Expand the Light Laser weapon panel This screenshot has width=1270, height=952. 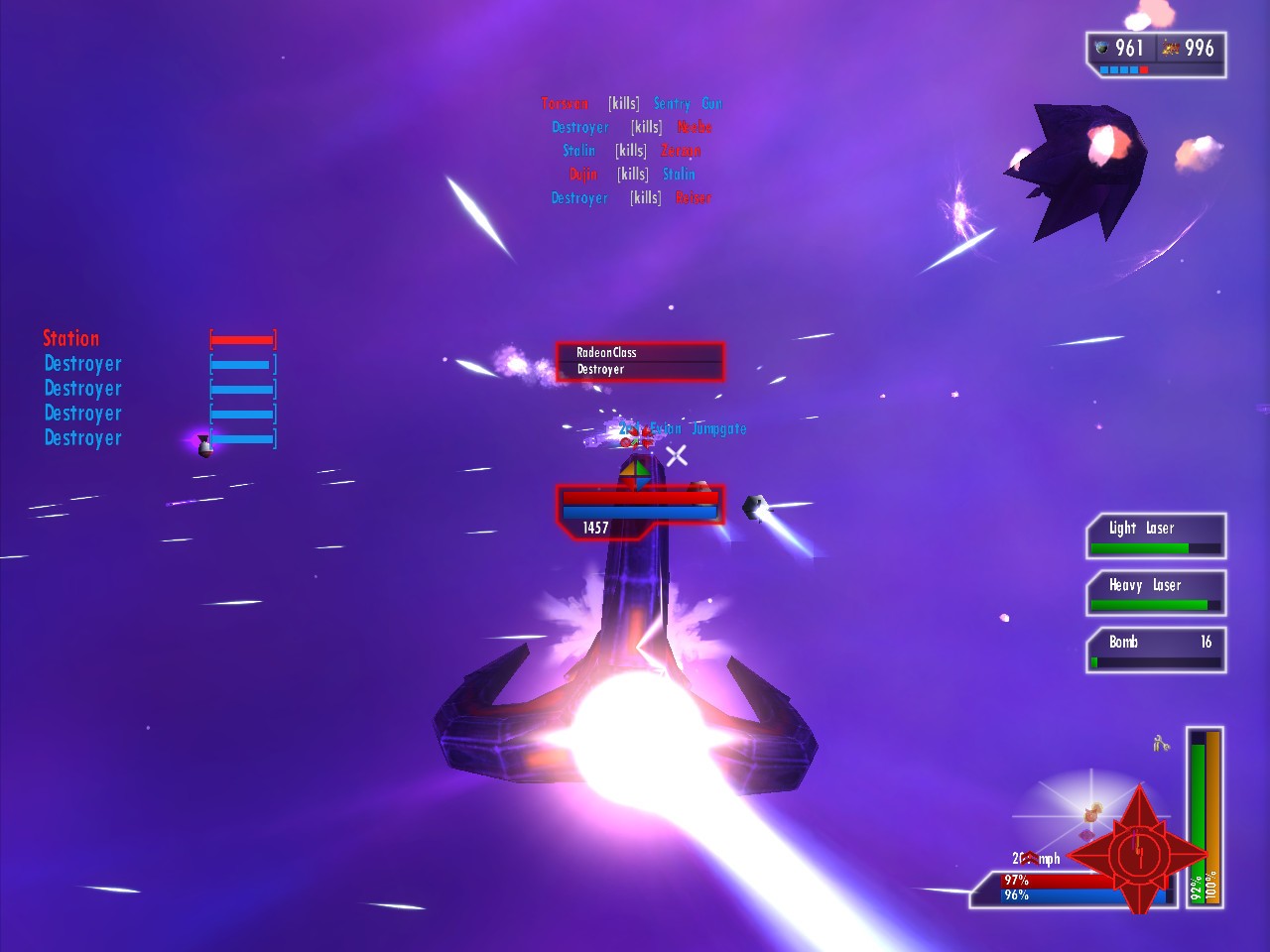click(1156, 535)
